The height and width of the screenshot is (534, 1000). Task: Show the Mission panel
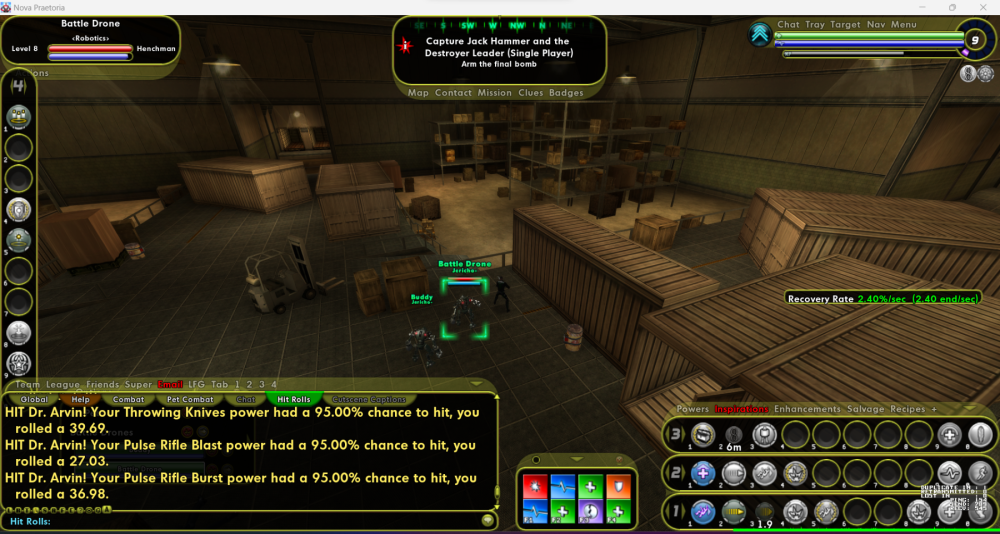click(x=495, y=93)
